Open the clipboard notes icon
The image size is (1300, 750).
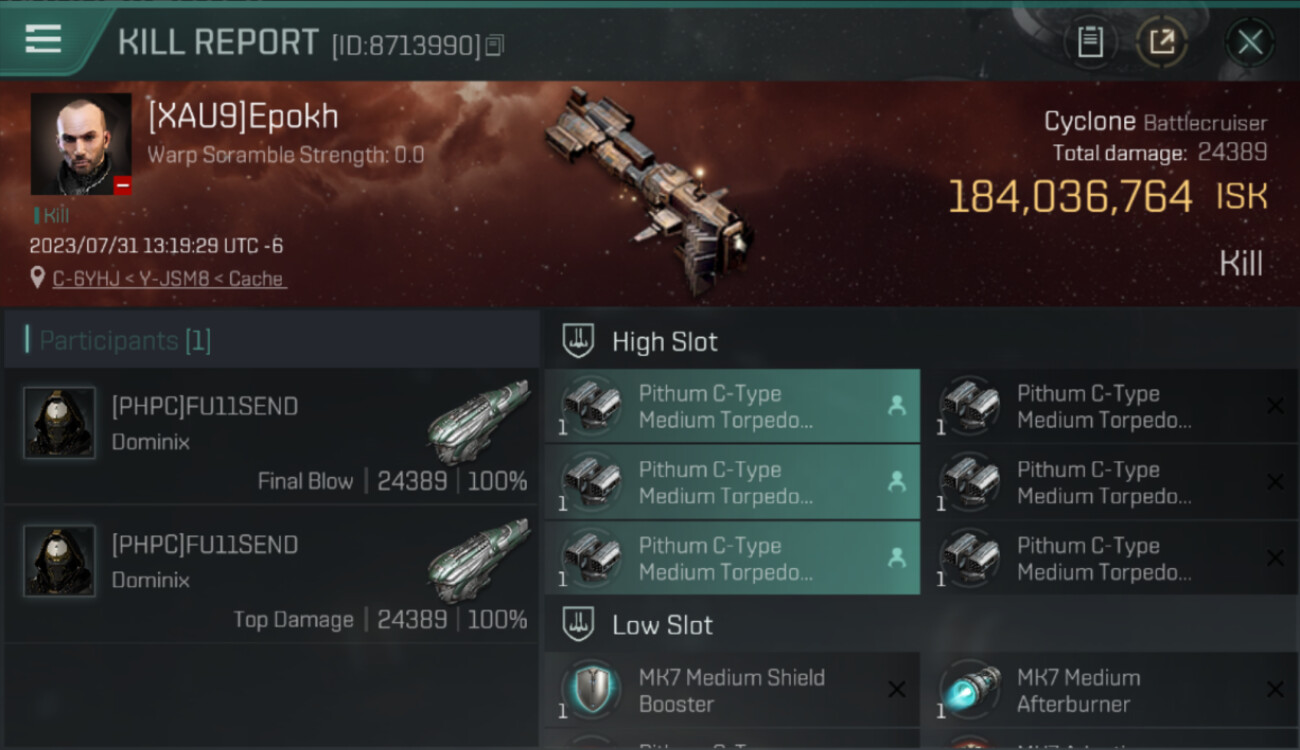point(1090,42)
